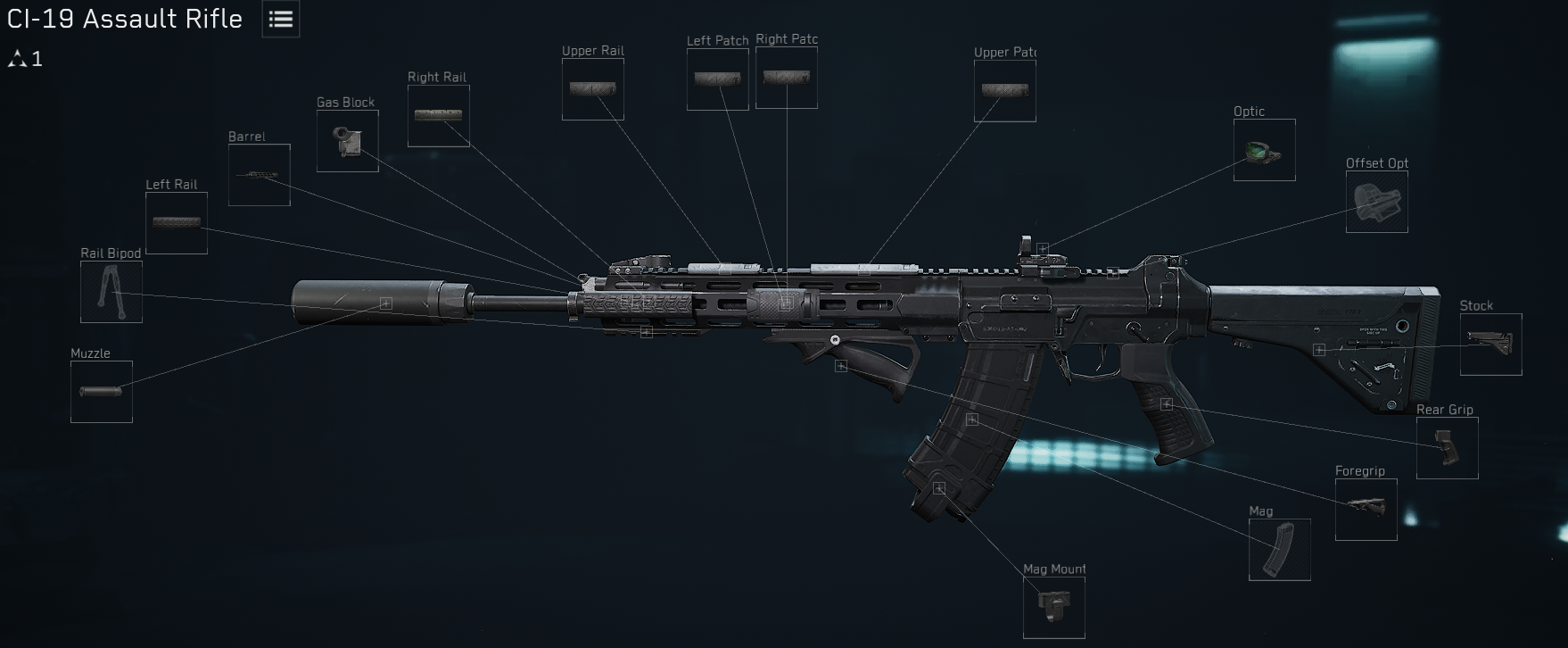Select the Rail Bipod slot
1568x648 pixels.
(x=111, y=293)
